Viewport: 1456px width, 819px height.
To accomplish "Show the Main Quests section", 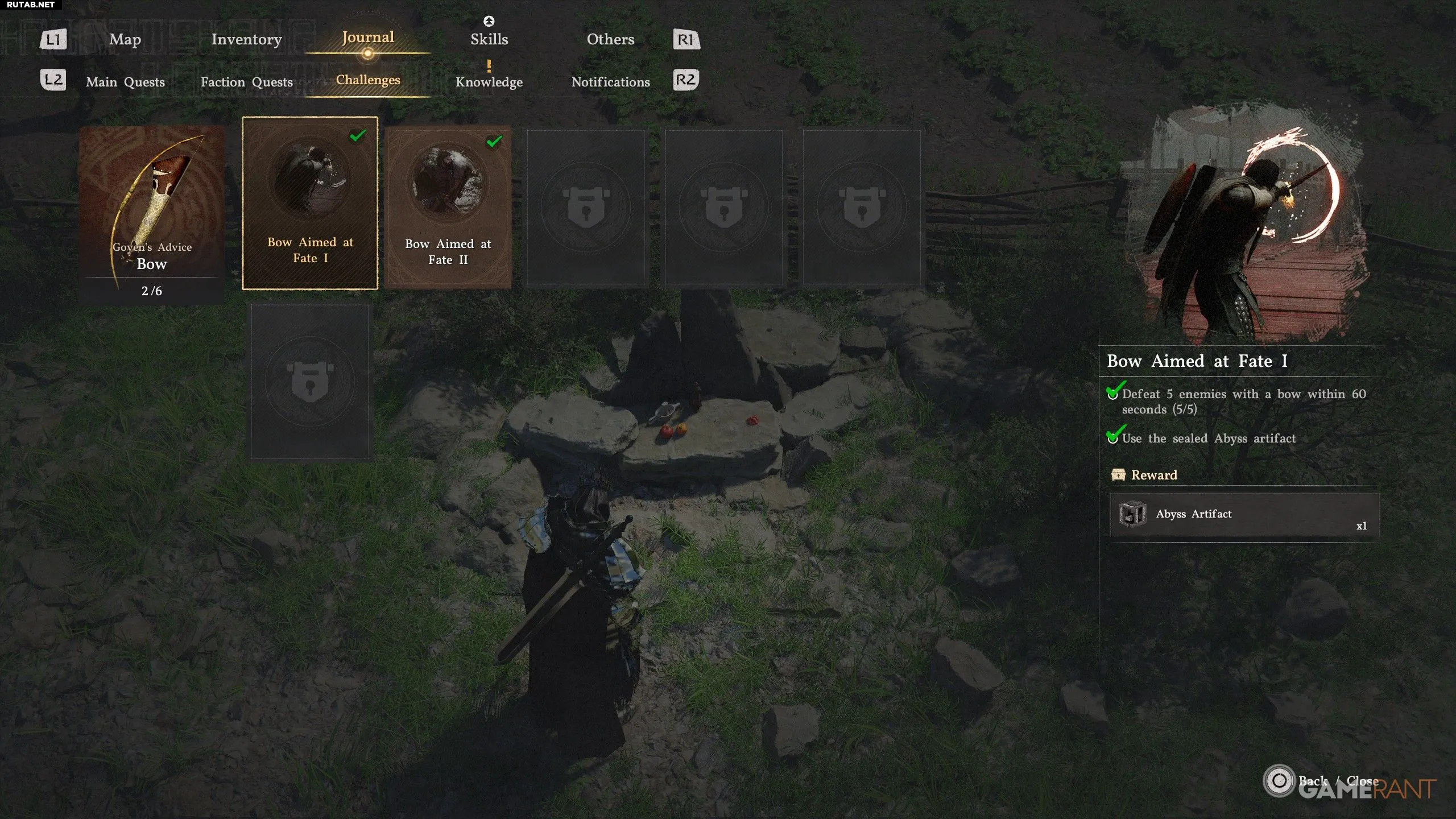I will pyautogui.click(x=125, y=82).
